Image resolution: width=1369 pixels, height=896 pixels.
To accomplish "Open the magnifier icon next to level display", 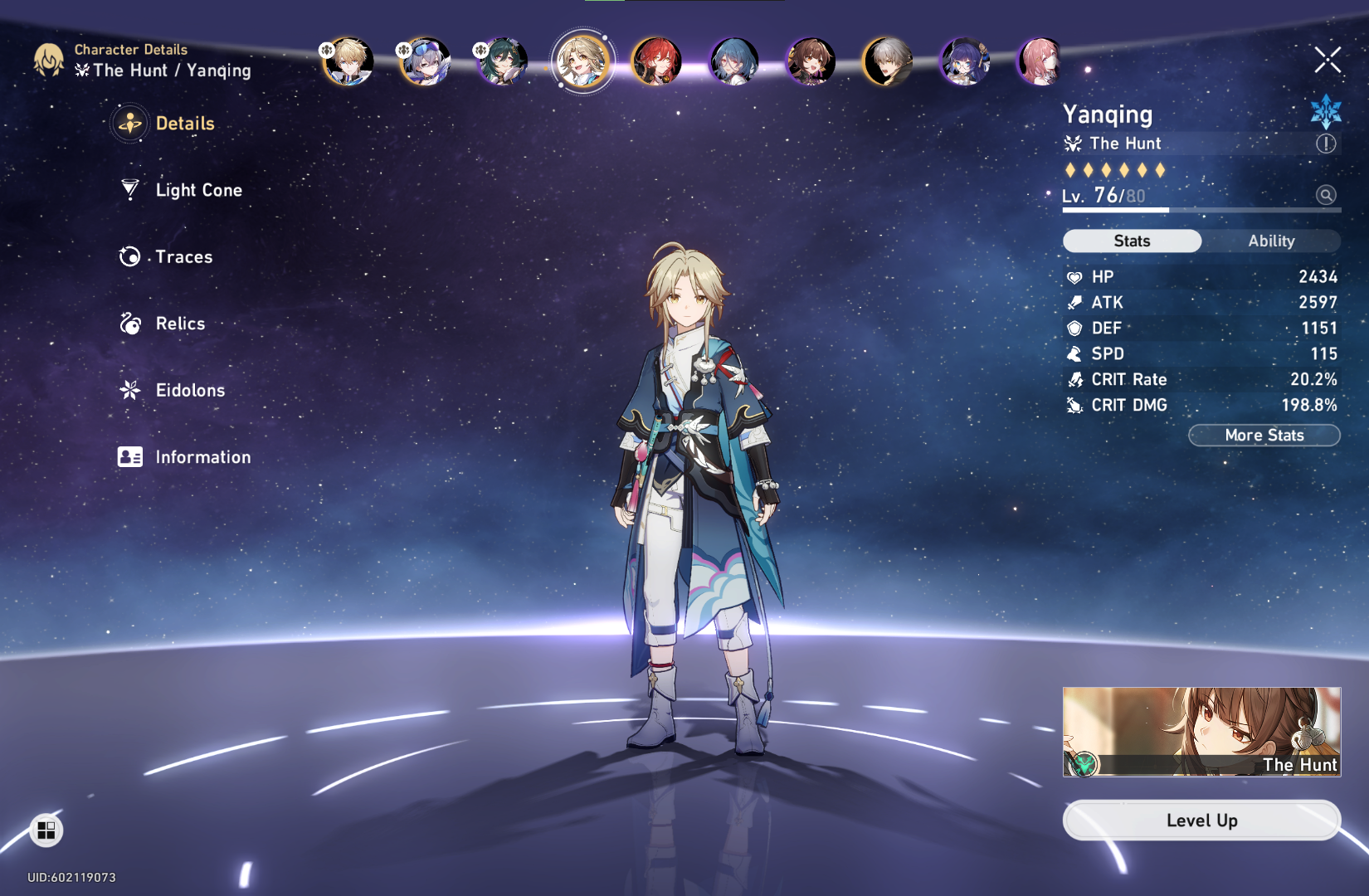I will 1327,196.
